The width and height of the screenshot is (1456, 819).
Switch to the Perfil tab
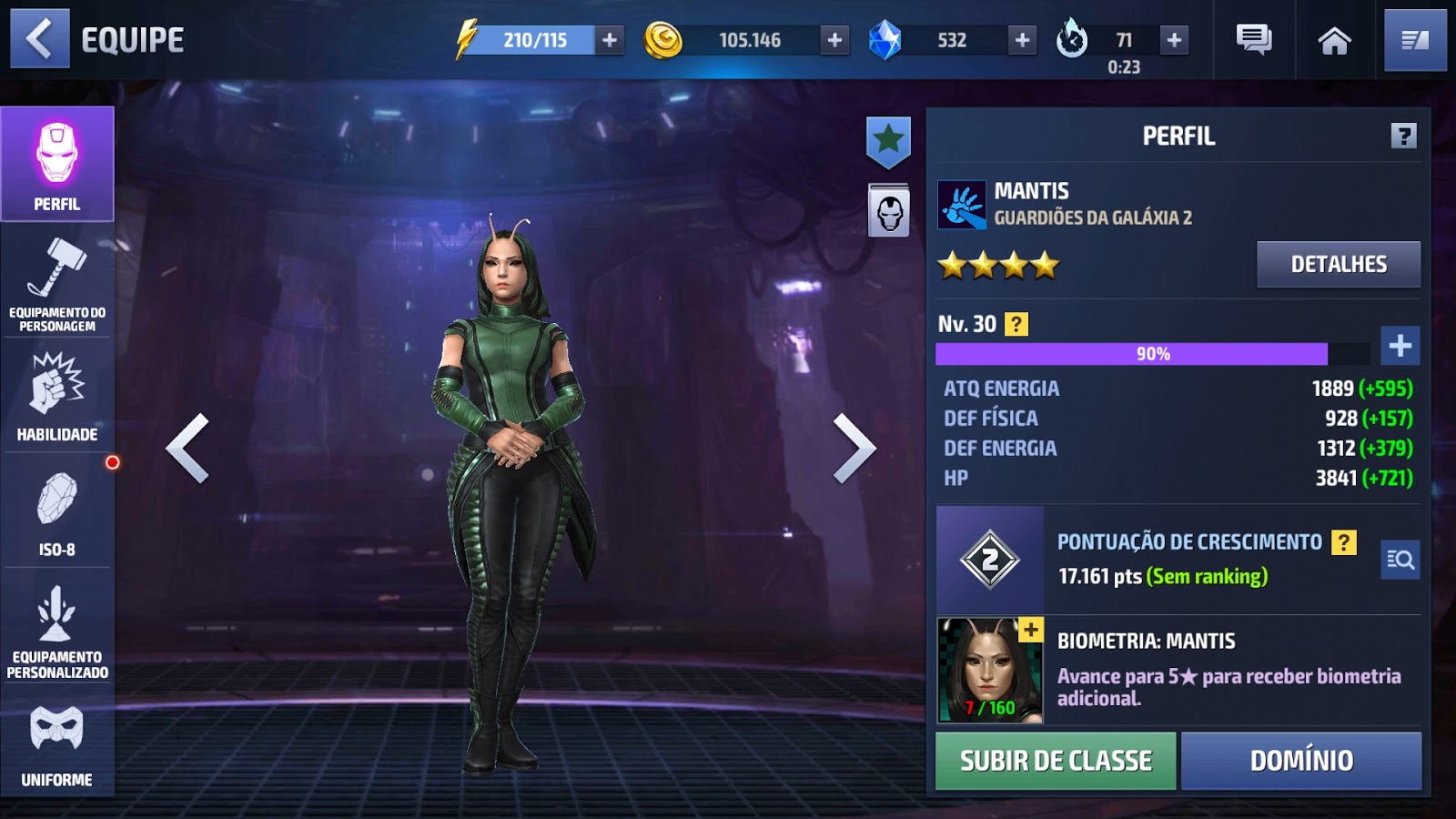[x=57, y=165]
